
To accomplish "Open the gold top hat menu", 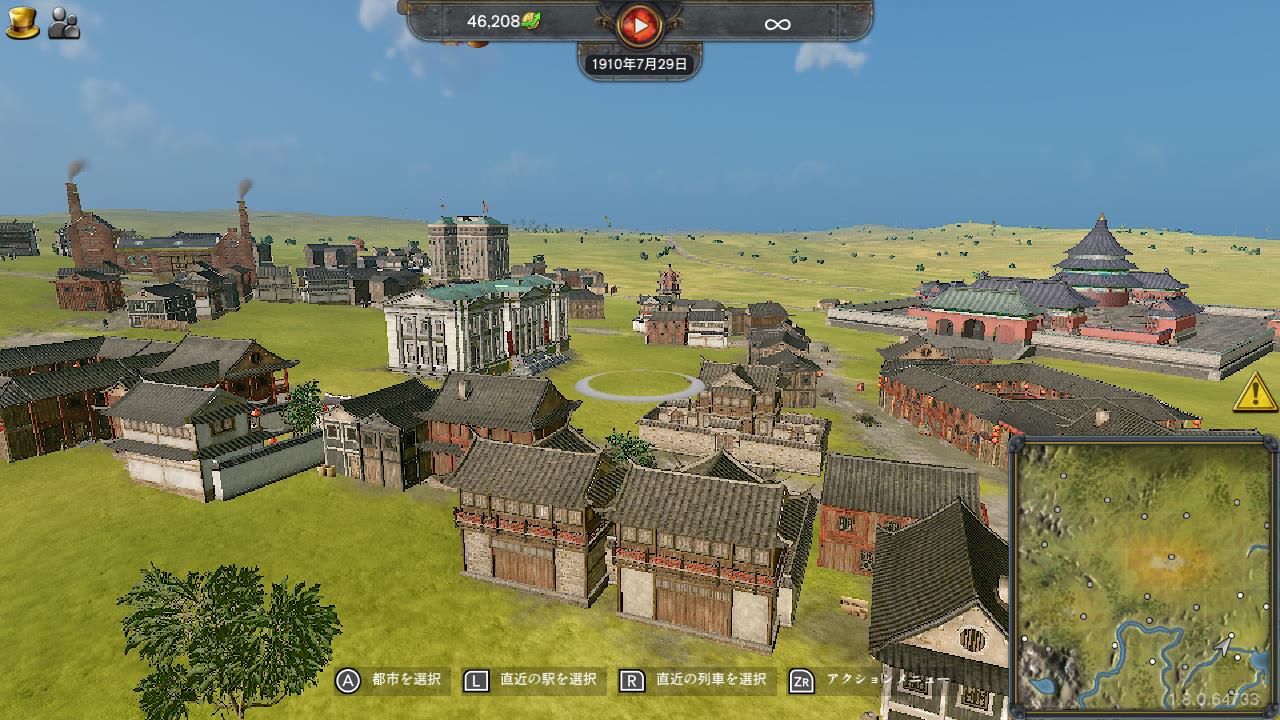I will [22, 23].
